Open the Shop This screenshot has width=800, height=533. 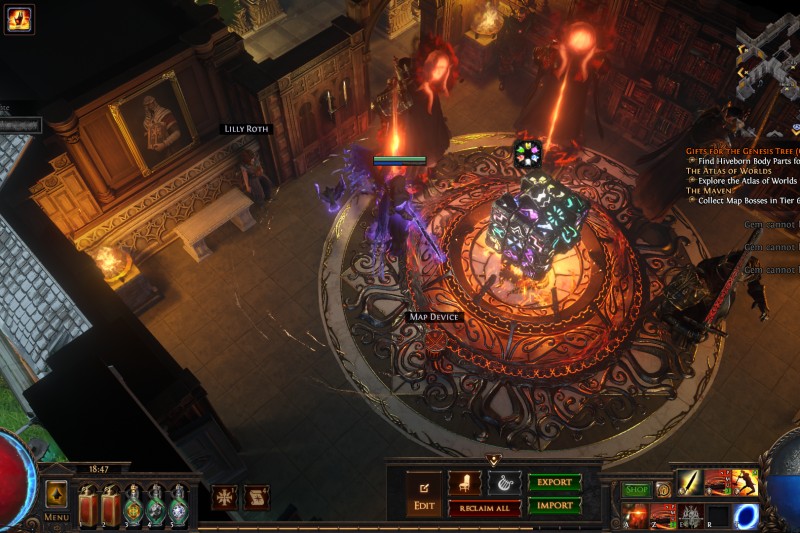point(636,490)
